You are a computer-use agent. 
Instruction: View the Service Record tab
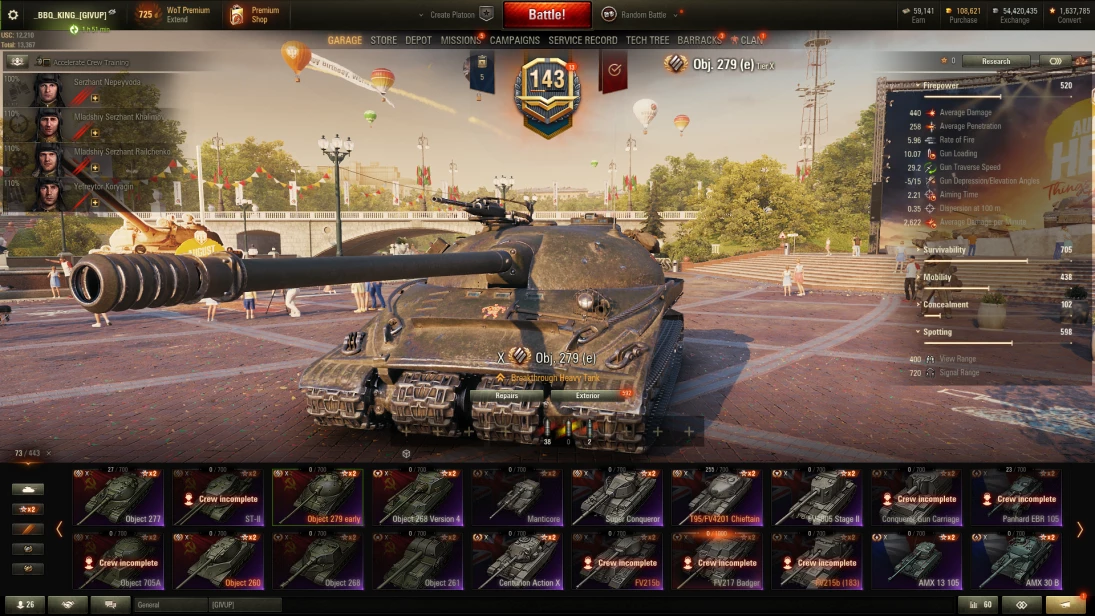tap(583, 41)
